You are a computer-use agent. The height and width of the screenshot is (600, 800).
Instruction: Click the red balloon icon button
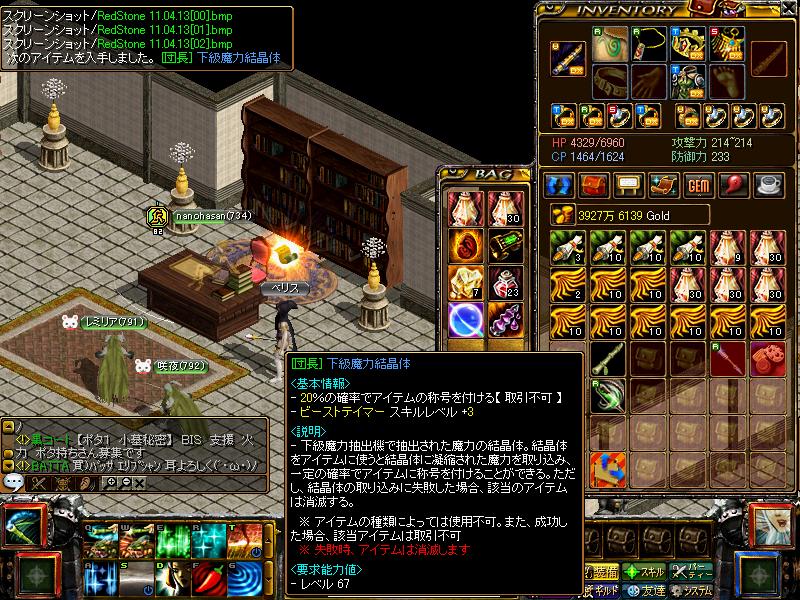[734, 185]
